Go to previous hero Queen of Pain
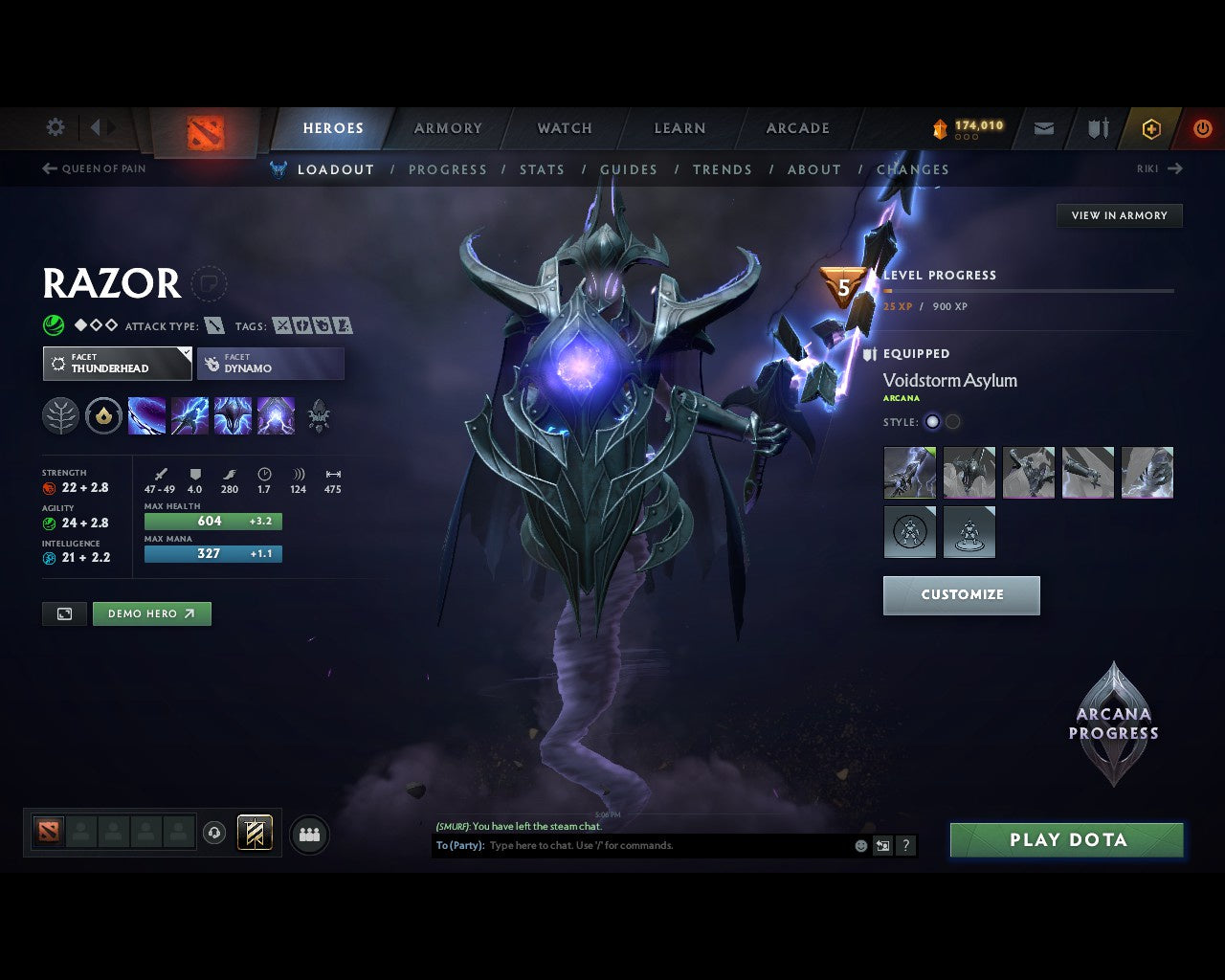Viewport: 1225px width, 980px height. point(94,168)
